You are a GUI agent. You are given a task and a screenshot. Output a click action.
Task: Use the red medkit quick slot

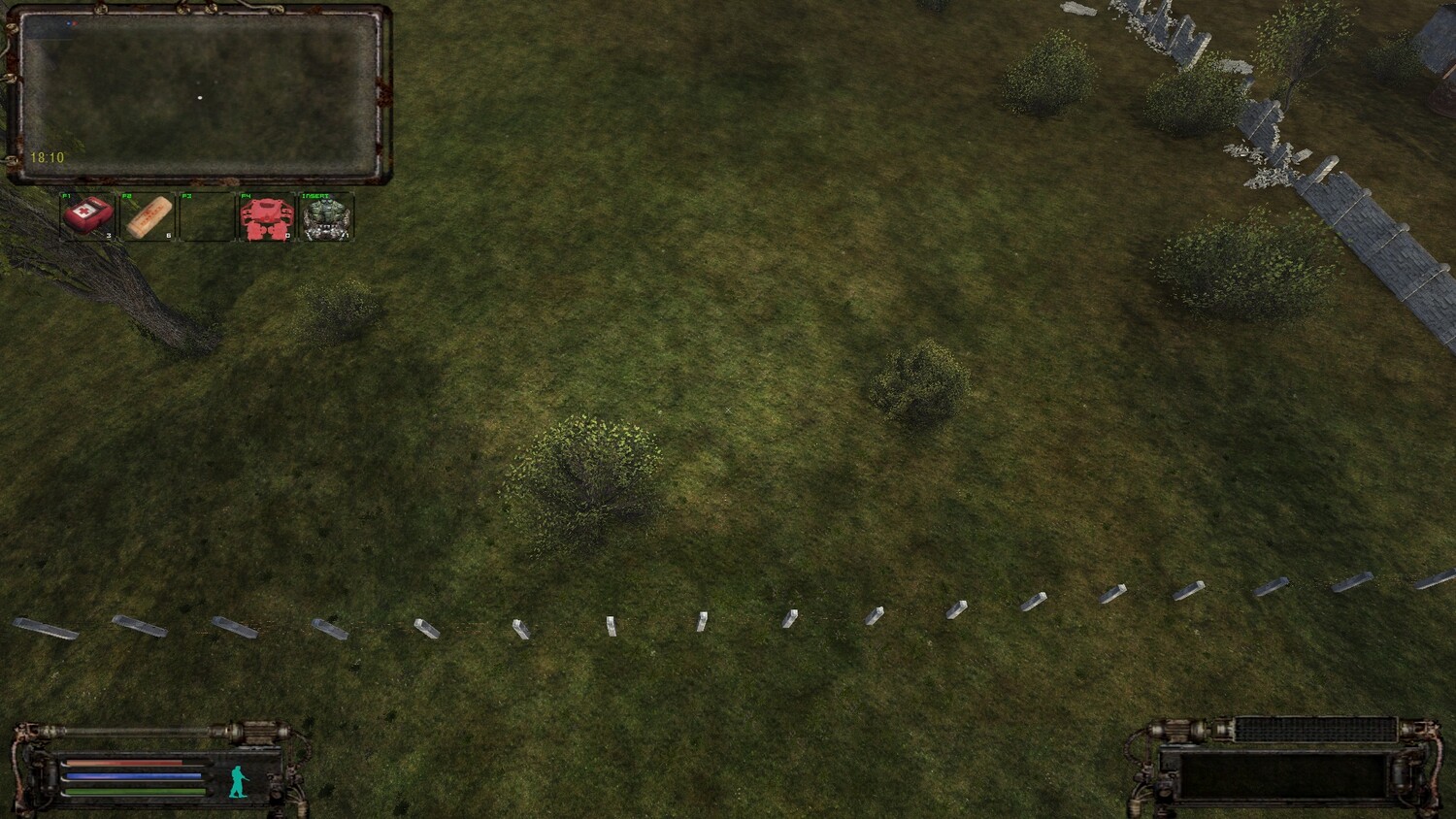(88, 215)
